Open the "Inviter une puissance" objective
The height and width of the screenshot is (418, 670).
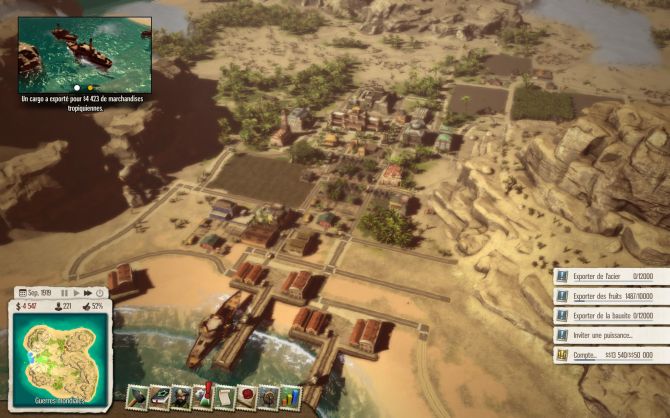point(610,335)
